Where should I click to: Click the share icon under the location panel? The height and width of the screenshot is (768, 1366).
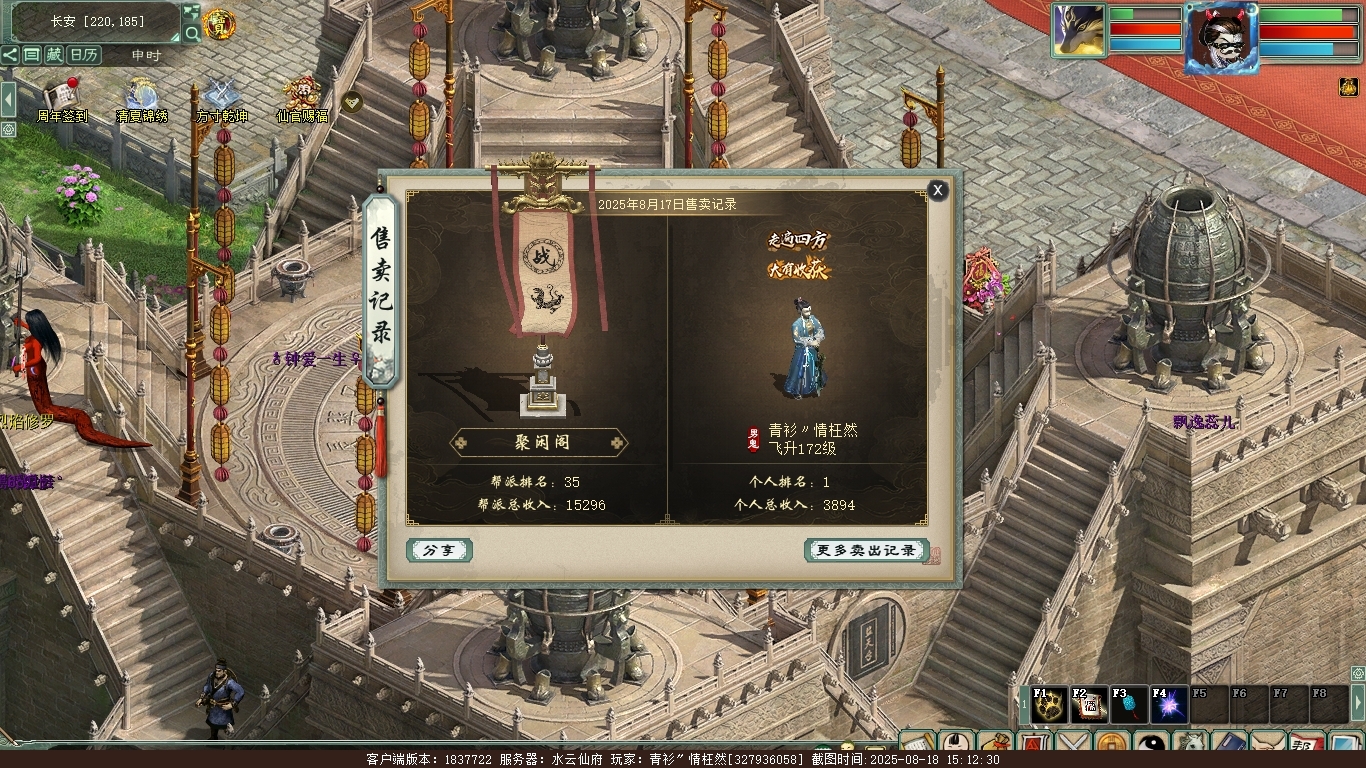pos(10,55)
